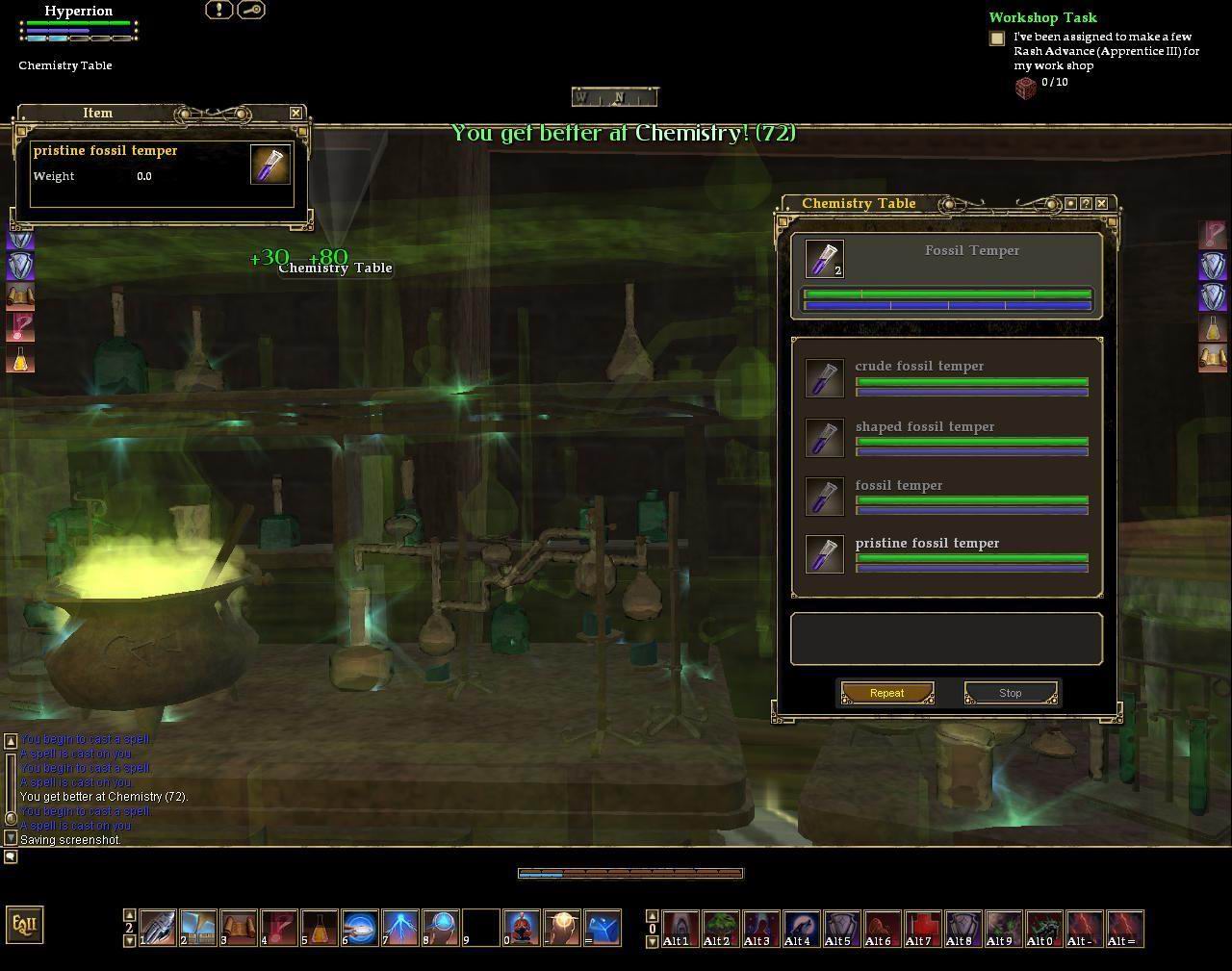Screen dimensions: 1232x971
Task: Select the pristine fossil temper result
Action: coord(927,543)
